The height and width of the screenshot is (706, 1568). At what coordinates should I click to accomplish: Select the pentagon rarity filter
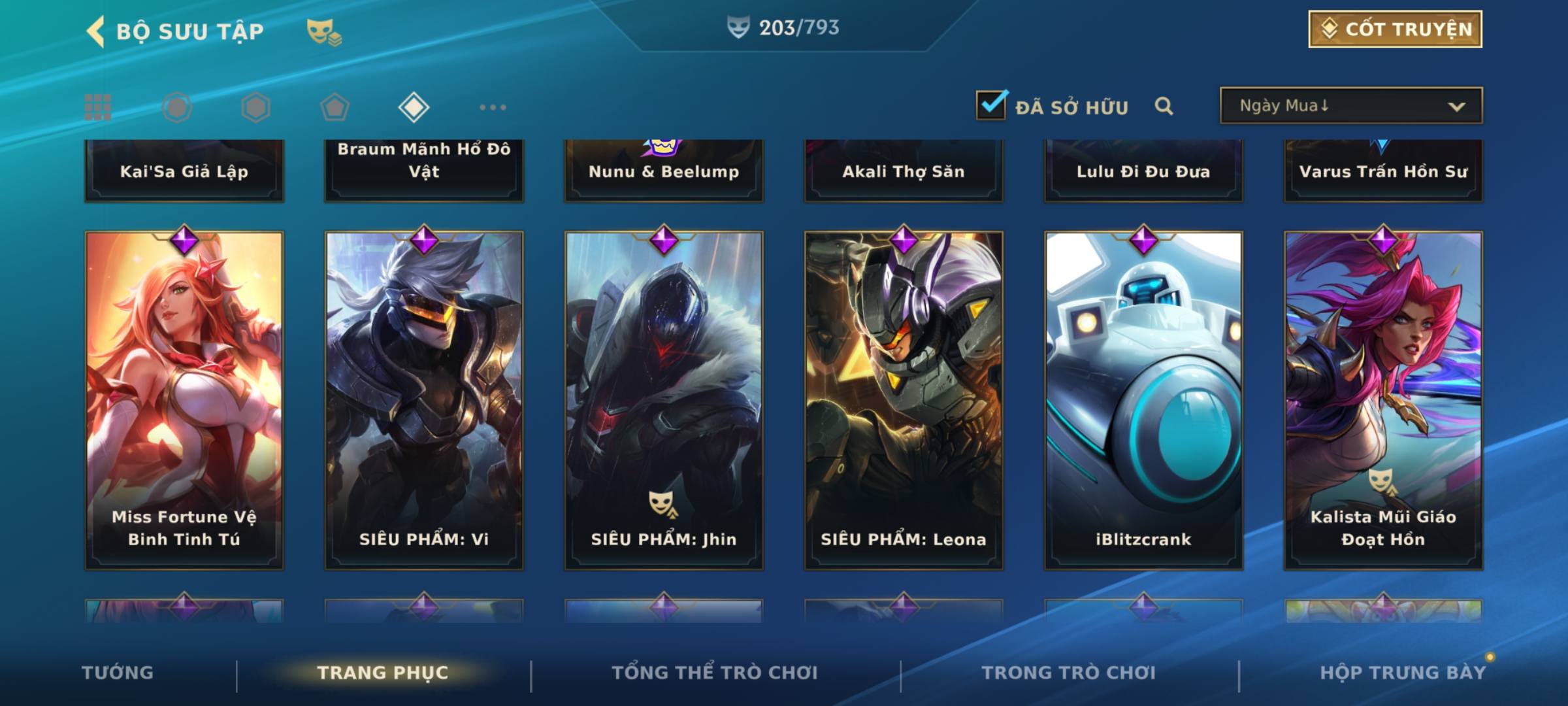335,107
